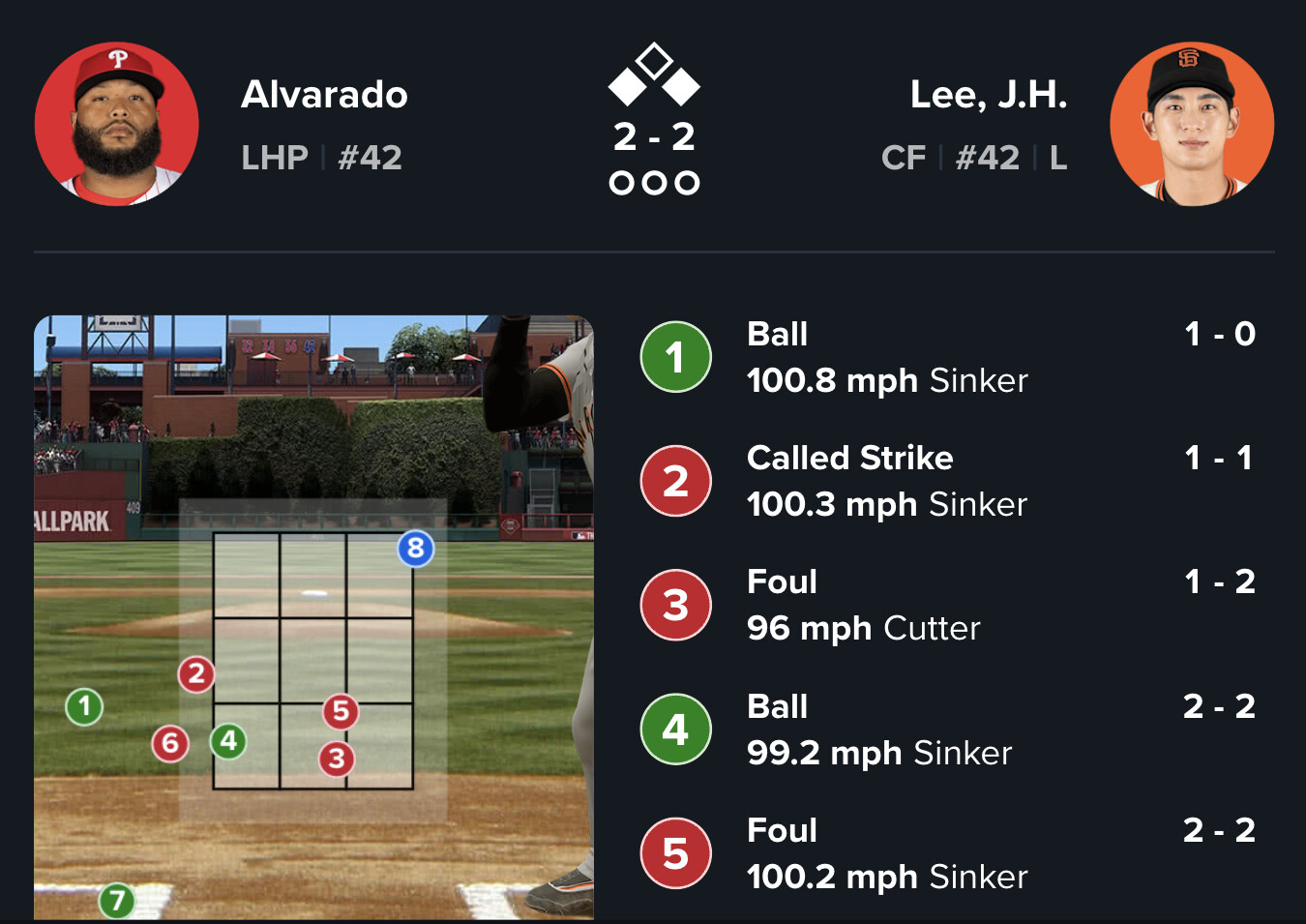Select the blue pitch 8 marker
Screen dimensions: 1306x924
(416, 549)
